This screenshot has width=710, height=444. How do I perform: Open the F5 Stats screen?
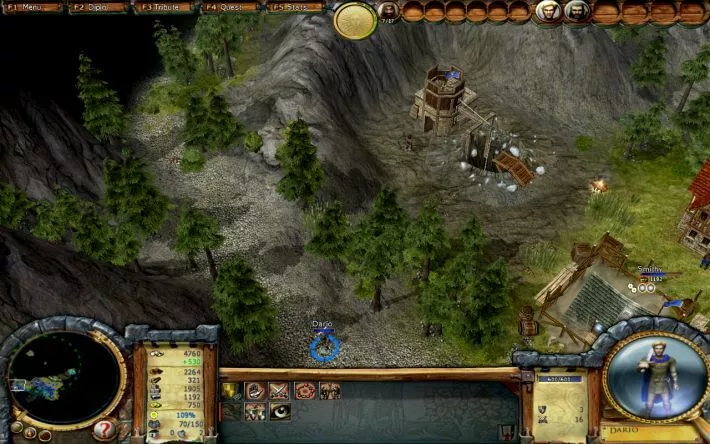coord(295,7)
